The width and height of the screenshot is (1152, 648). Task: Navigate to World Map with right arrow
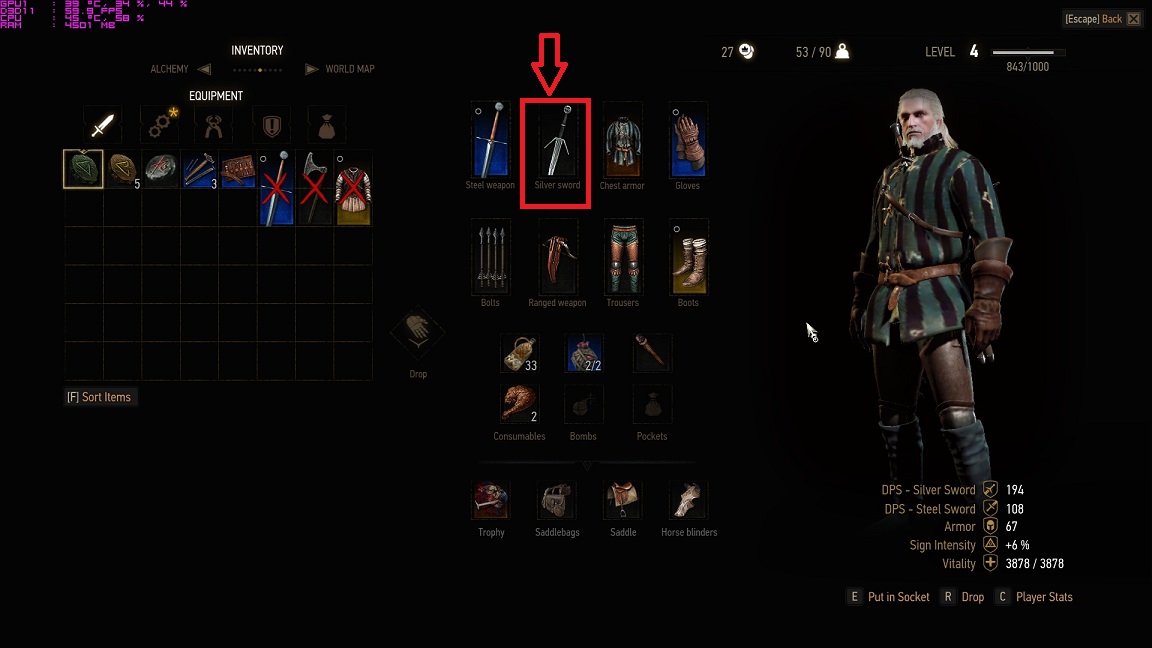click(311, 69)
